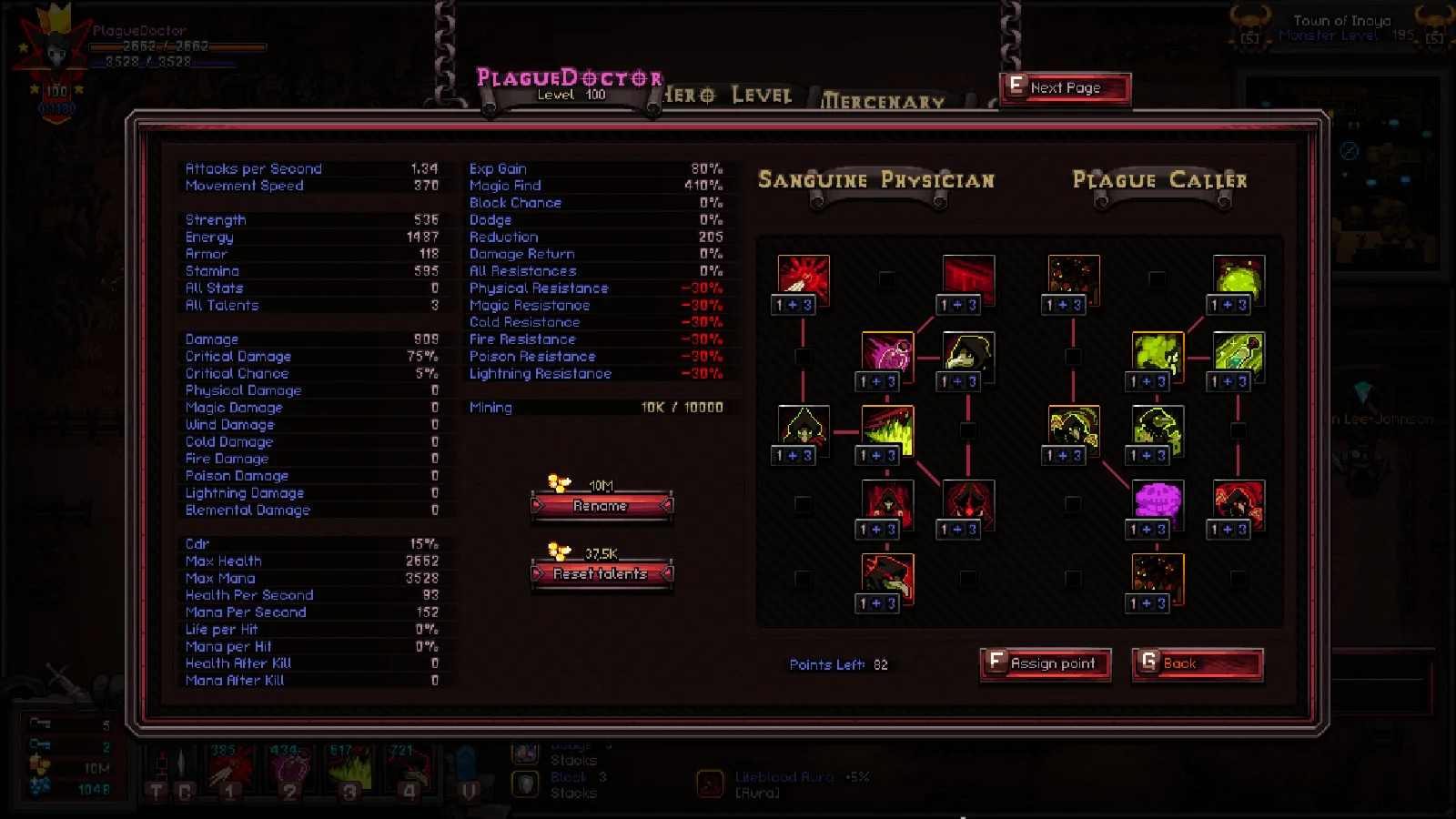Switch to the Hero Level tab
The height and width of the screenshot is (819, 1456).
[728, 96]
